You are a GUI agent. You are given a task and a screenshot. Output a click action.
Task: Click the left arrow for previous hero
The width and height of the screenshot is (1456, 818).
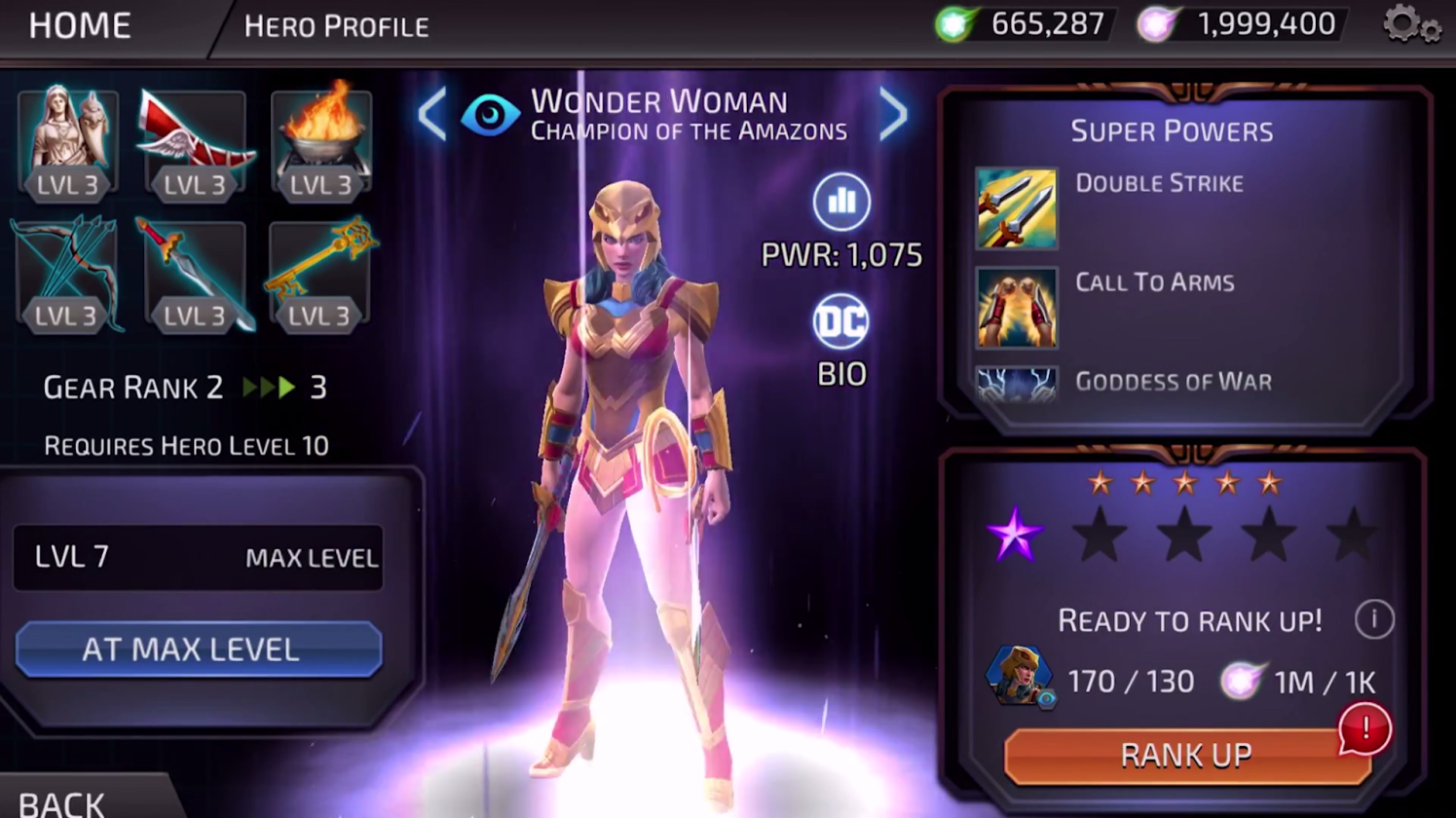432,114
